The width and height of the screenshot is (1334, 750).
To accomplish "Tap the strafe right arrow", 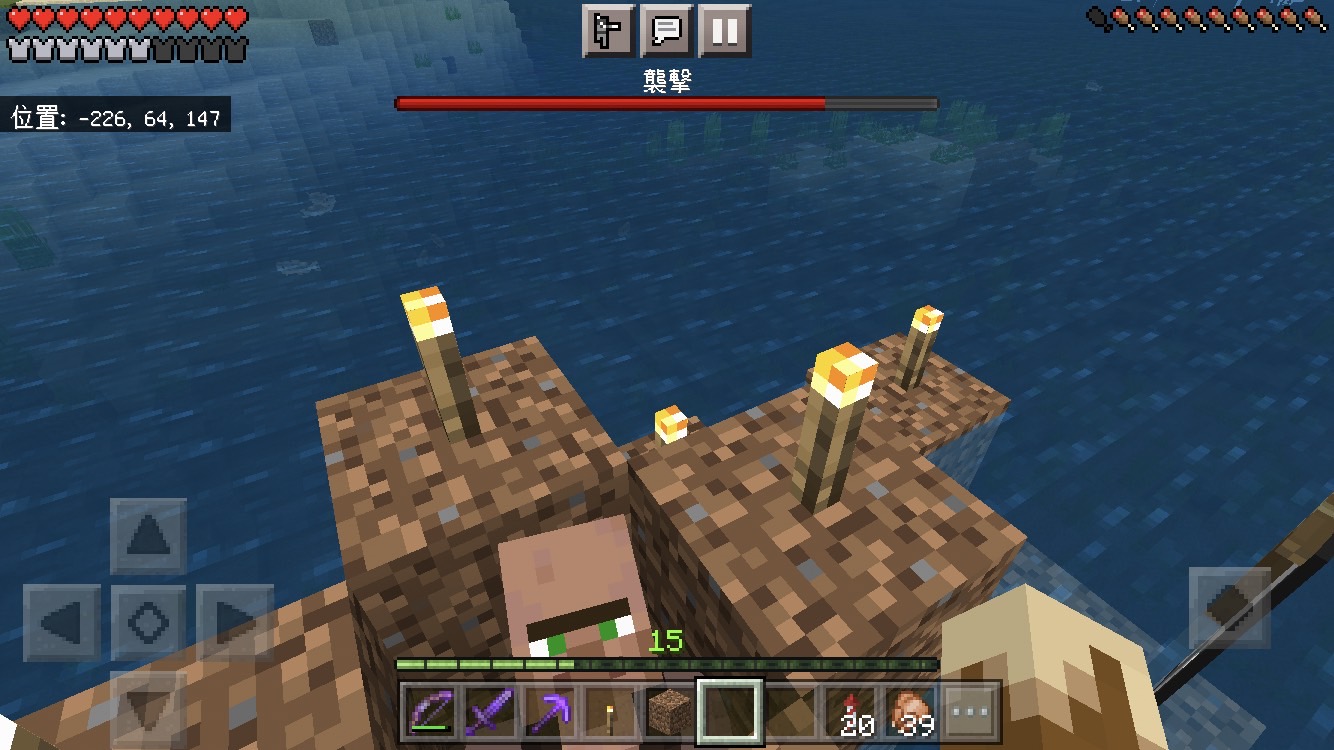I will (235, 623).
